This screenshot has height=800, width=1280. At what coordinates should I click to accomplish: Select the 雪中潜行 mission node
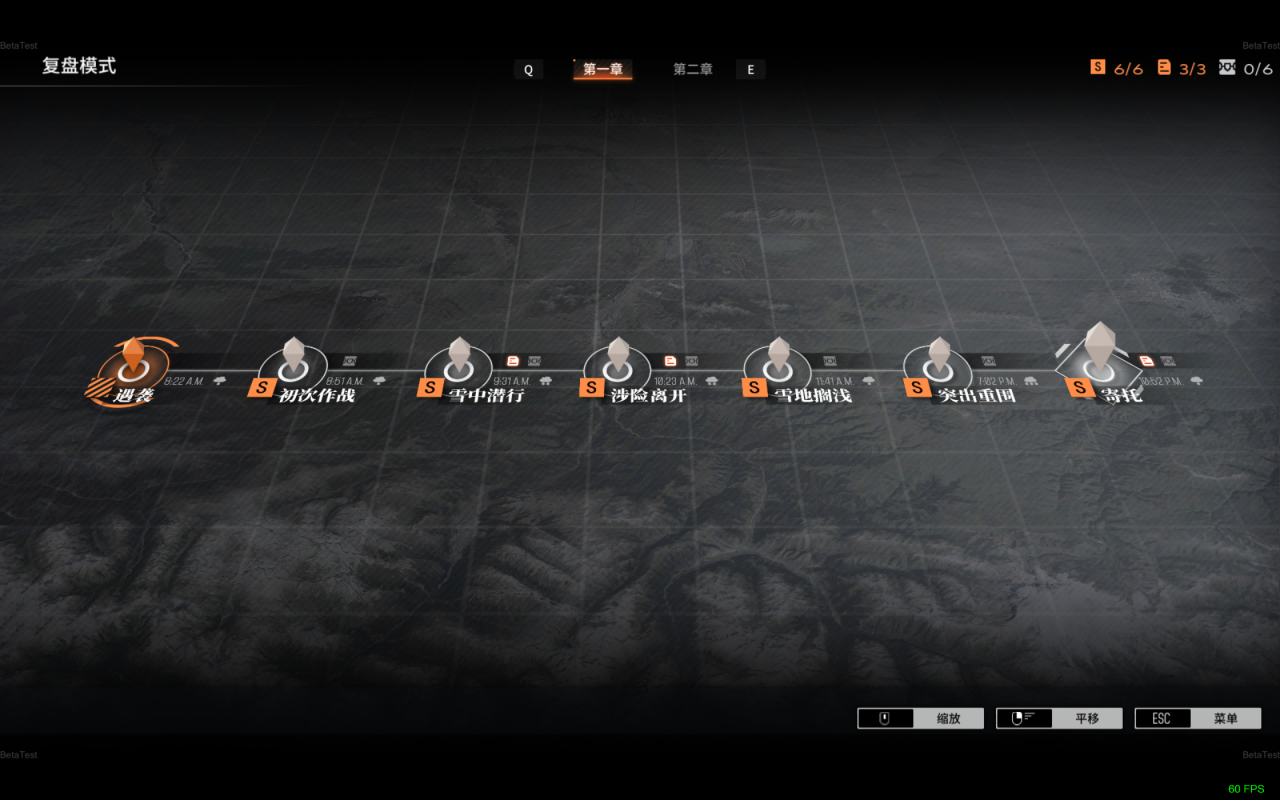[x=459, y=370]
